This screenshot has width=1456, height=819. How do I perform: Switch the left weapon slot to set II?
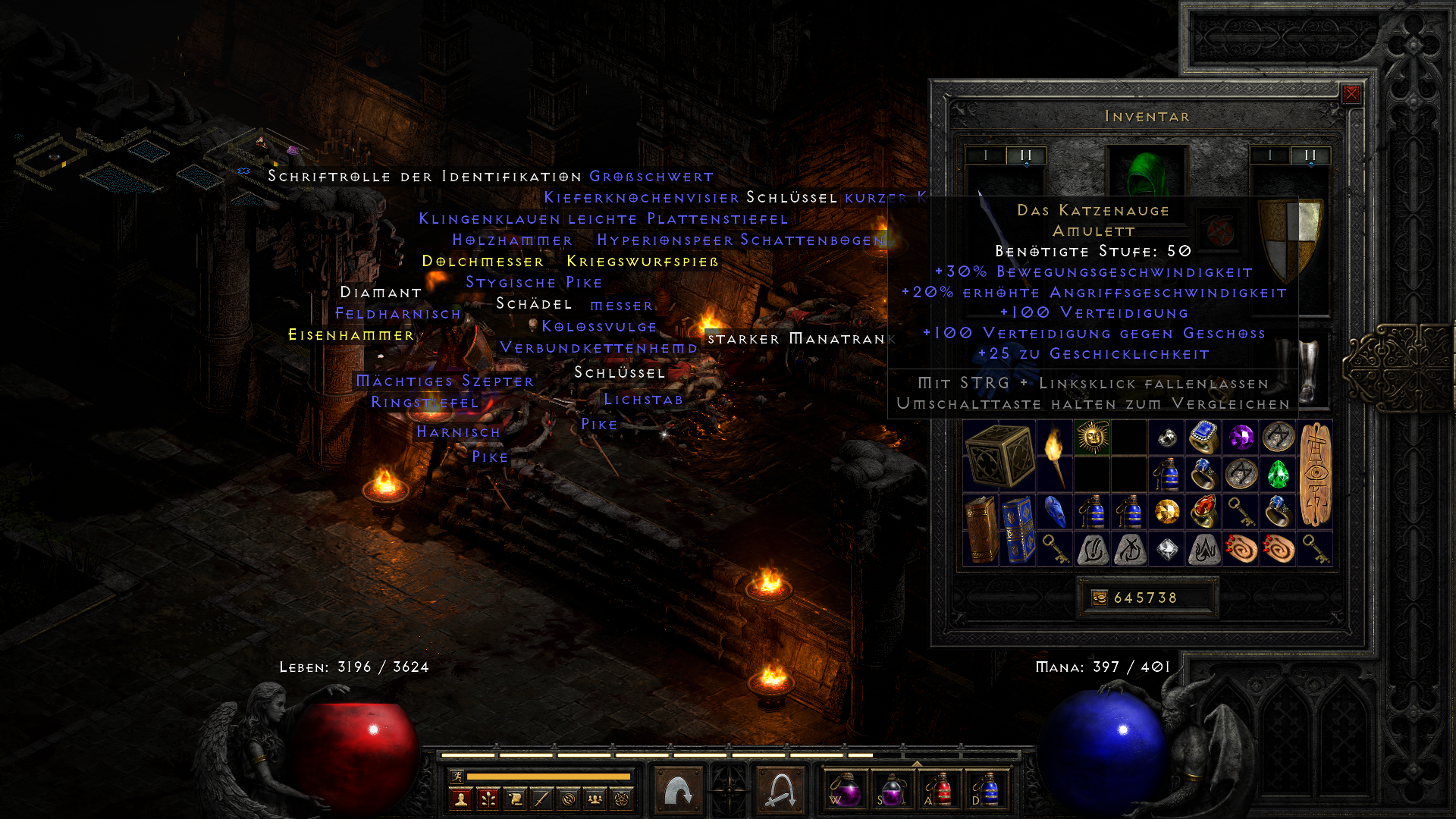coord(1025,154)
